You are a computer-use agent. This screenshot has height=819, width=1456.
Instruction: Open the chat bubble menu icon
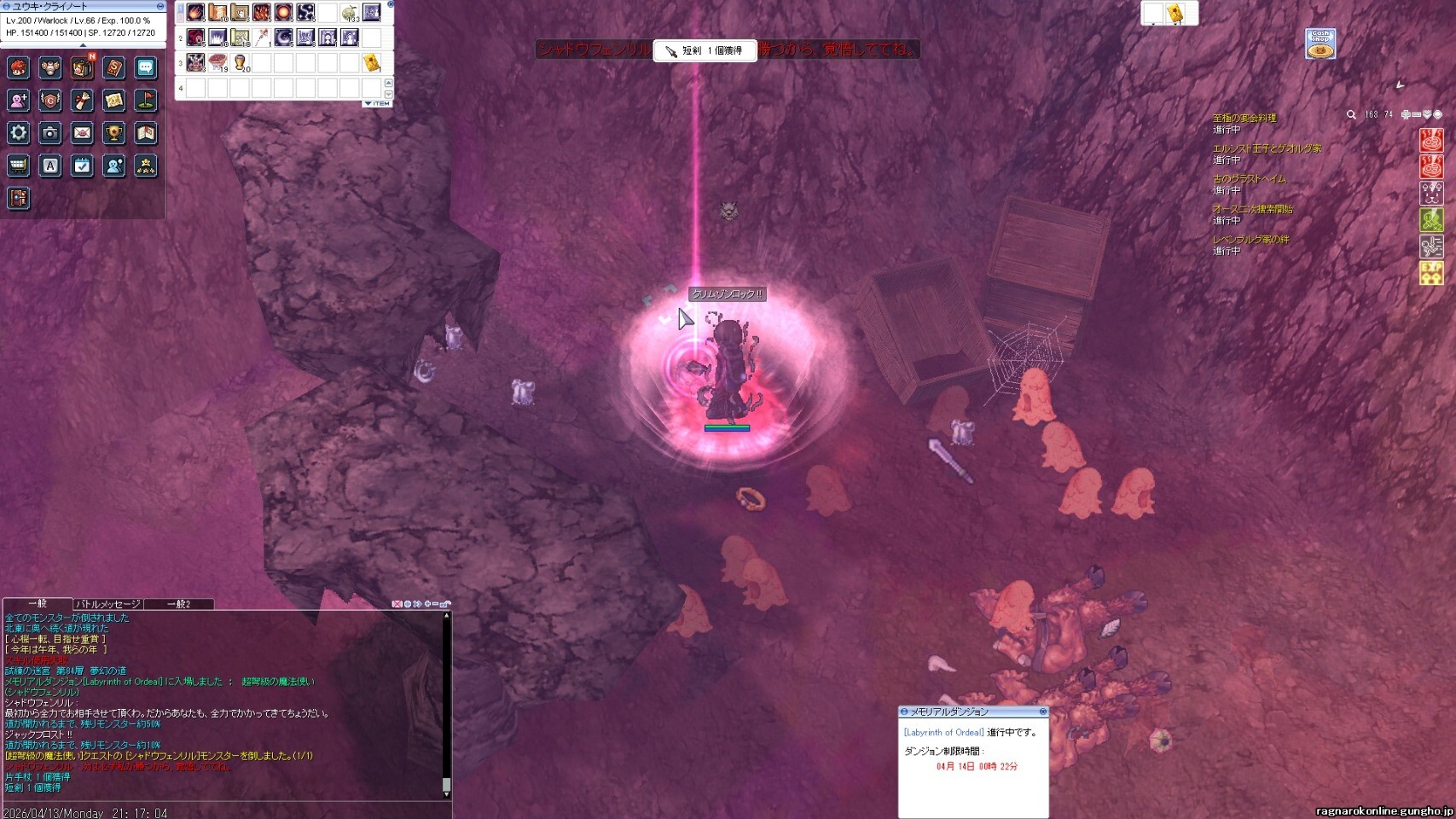(145, 68)
